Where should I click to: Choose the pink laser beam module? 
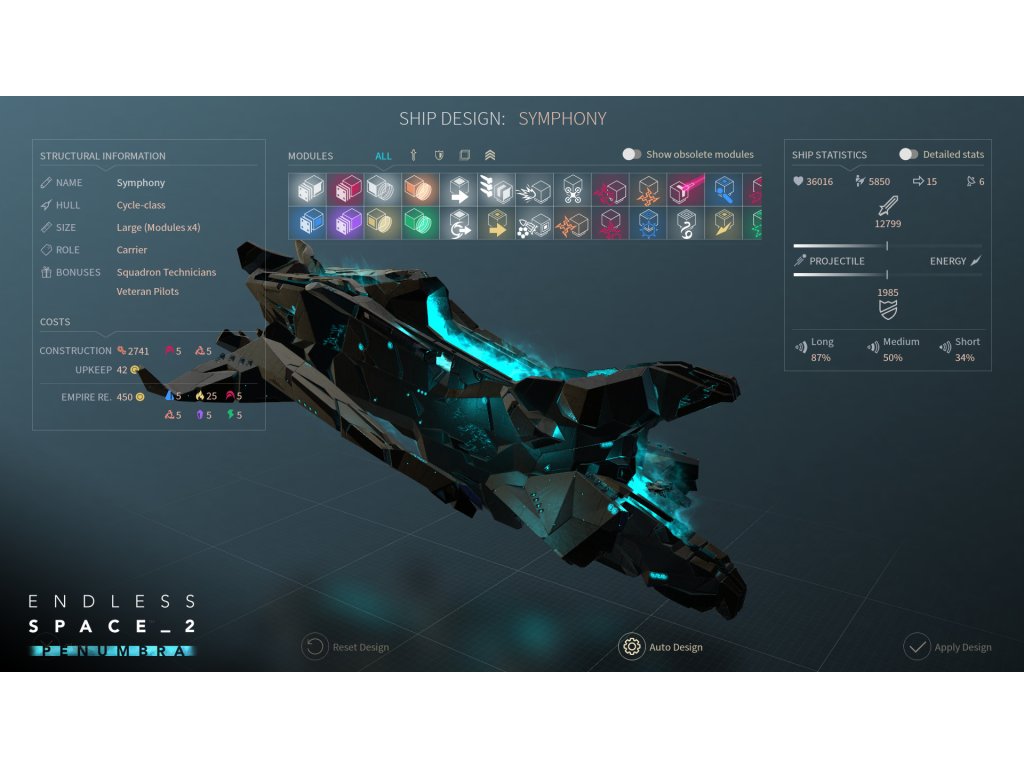(686, 189)
